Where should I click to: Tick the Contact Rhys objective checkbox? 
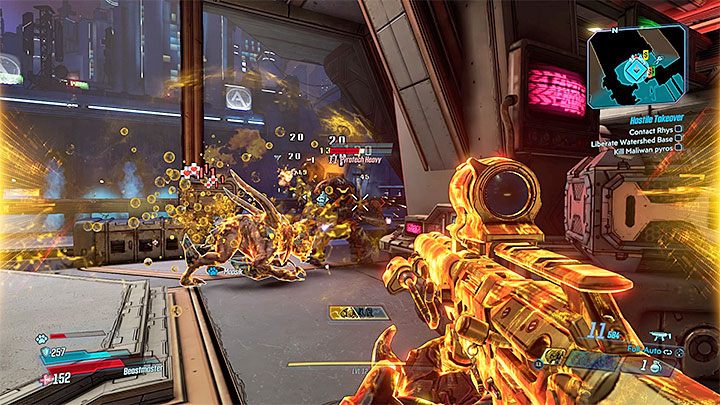[x=678, y=128]
